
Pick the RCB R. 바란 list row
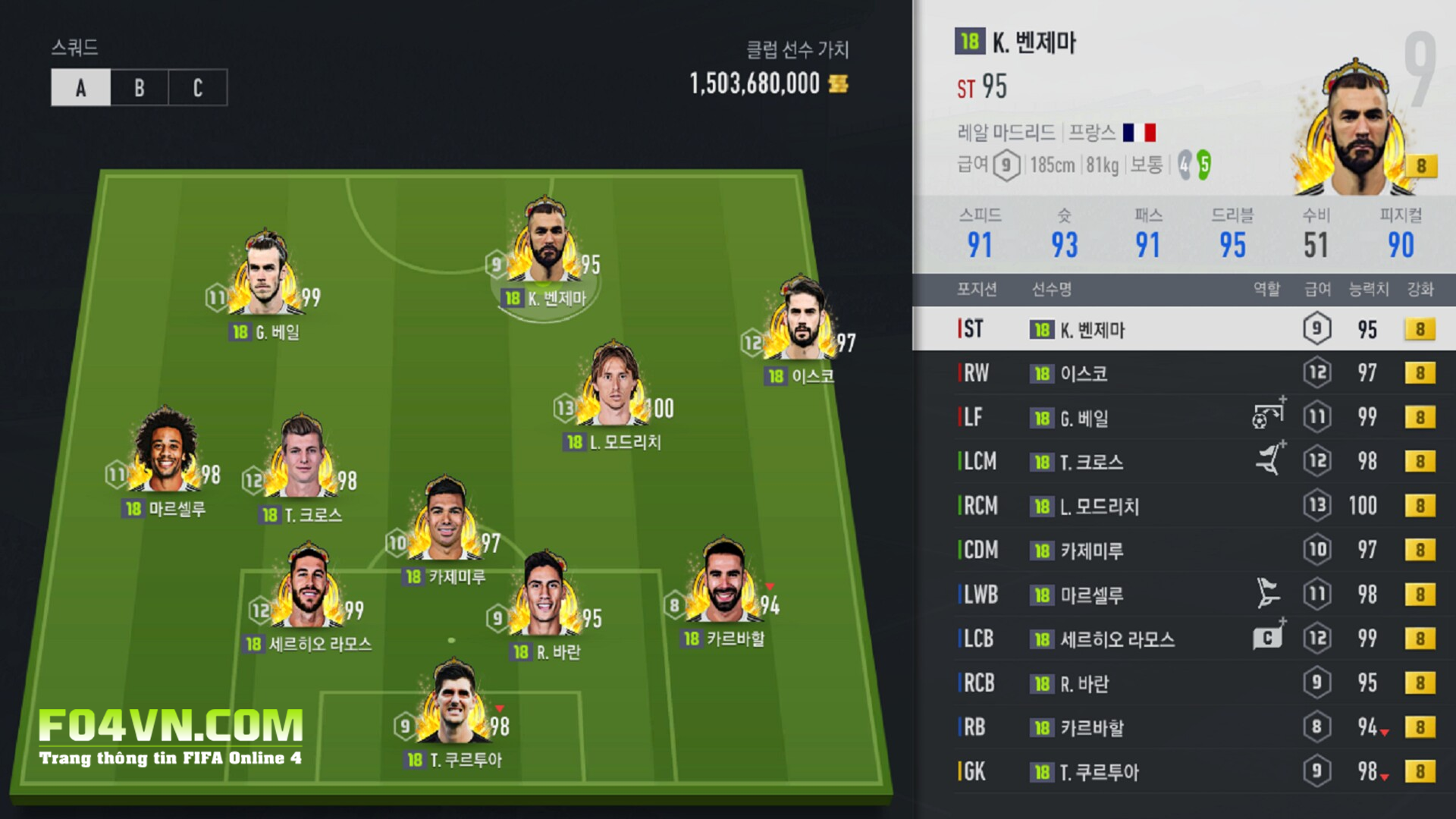1183,683
